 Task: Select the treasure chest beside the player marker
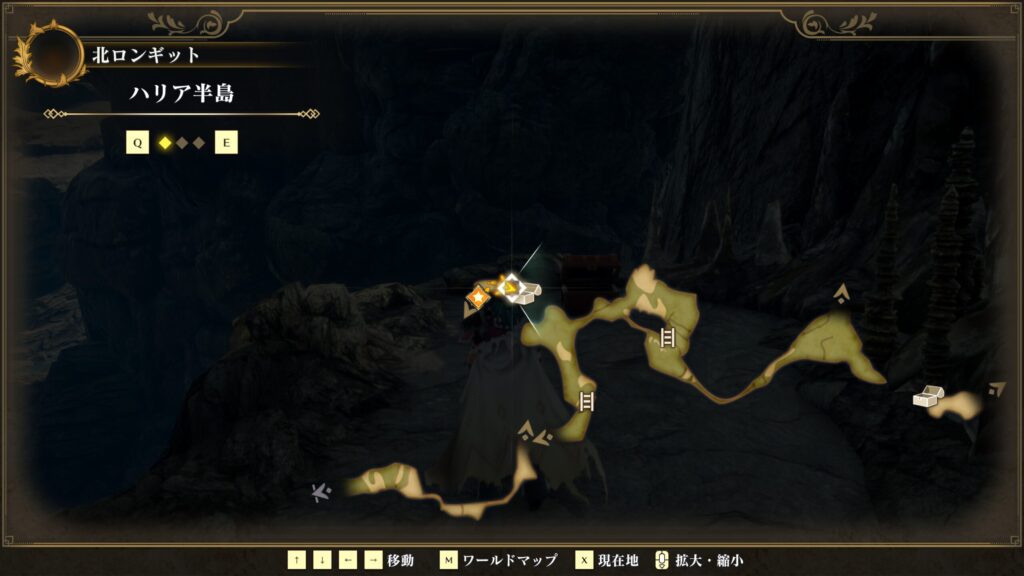[531, 289]
